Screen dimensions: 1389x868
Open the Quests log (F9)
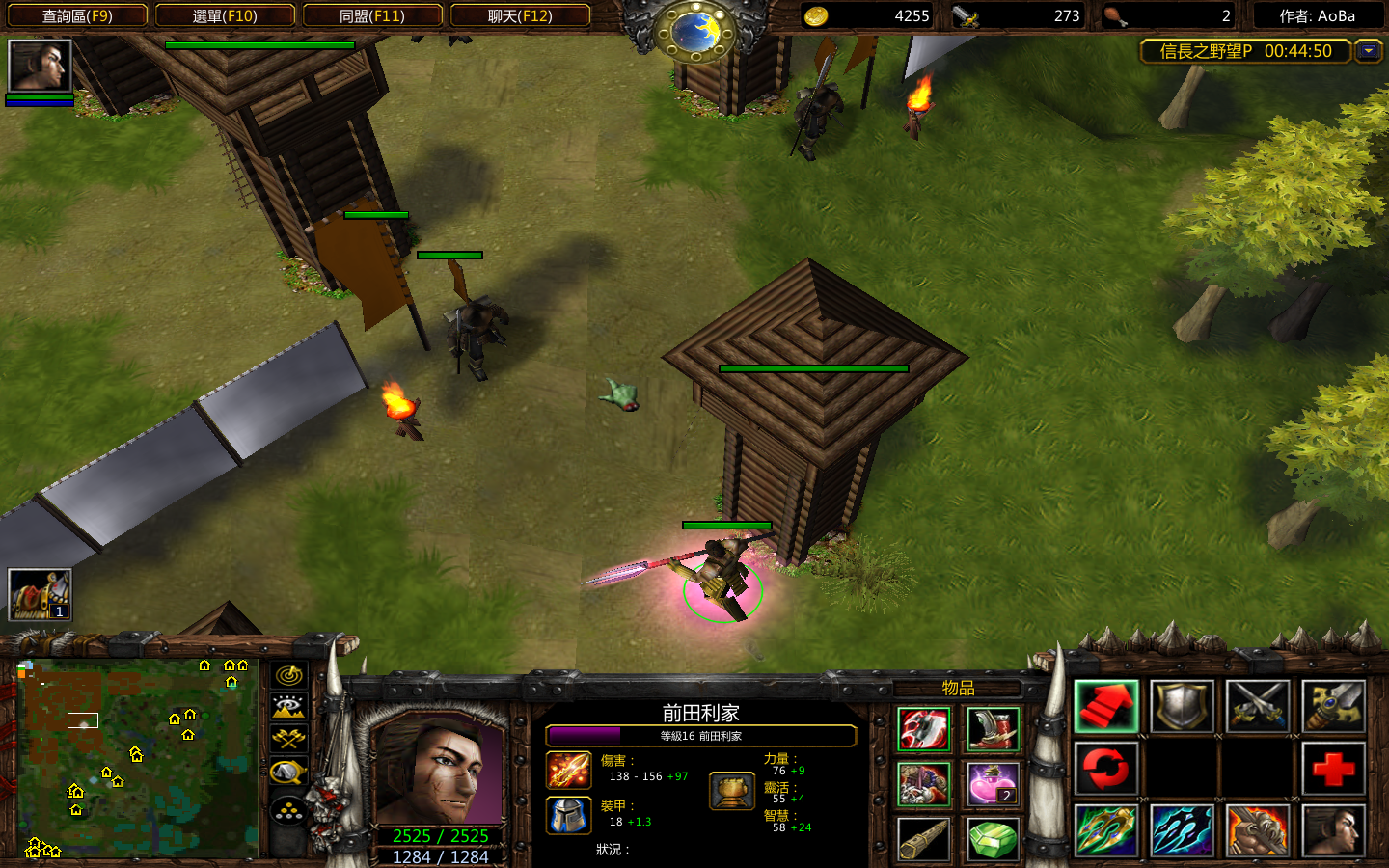[77, 15]
